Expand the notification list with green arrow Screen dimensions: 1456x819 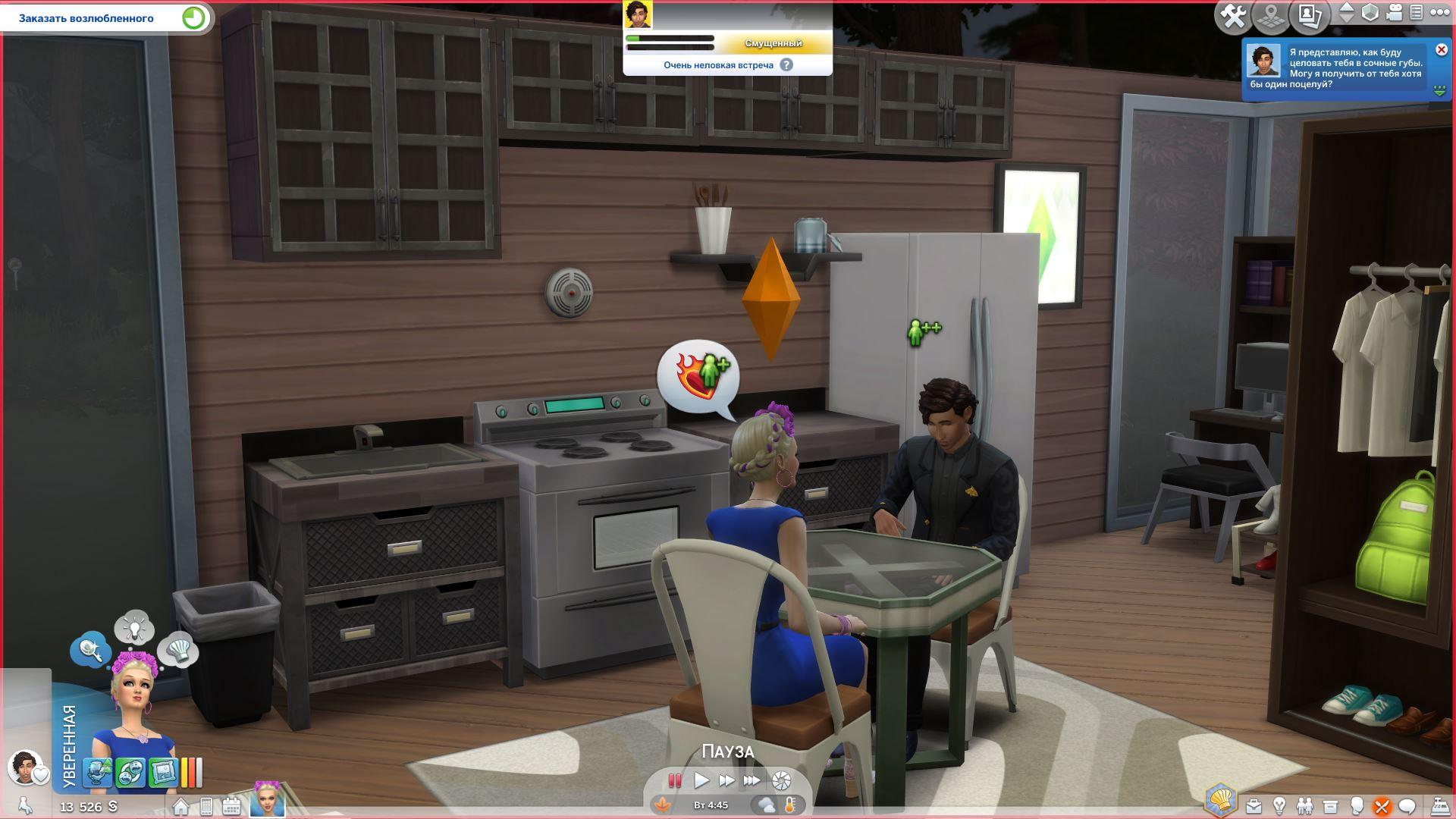tap(1439, 91)
